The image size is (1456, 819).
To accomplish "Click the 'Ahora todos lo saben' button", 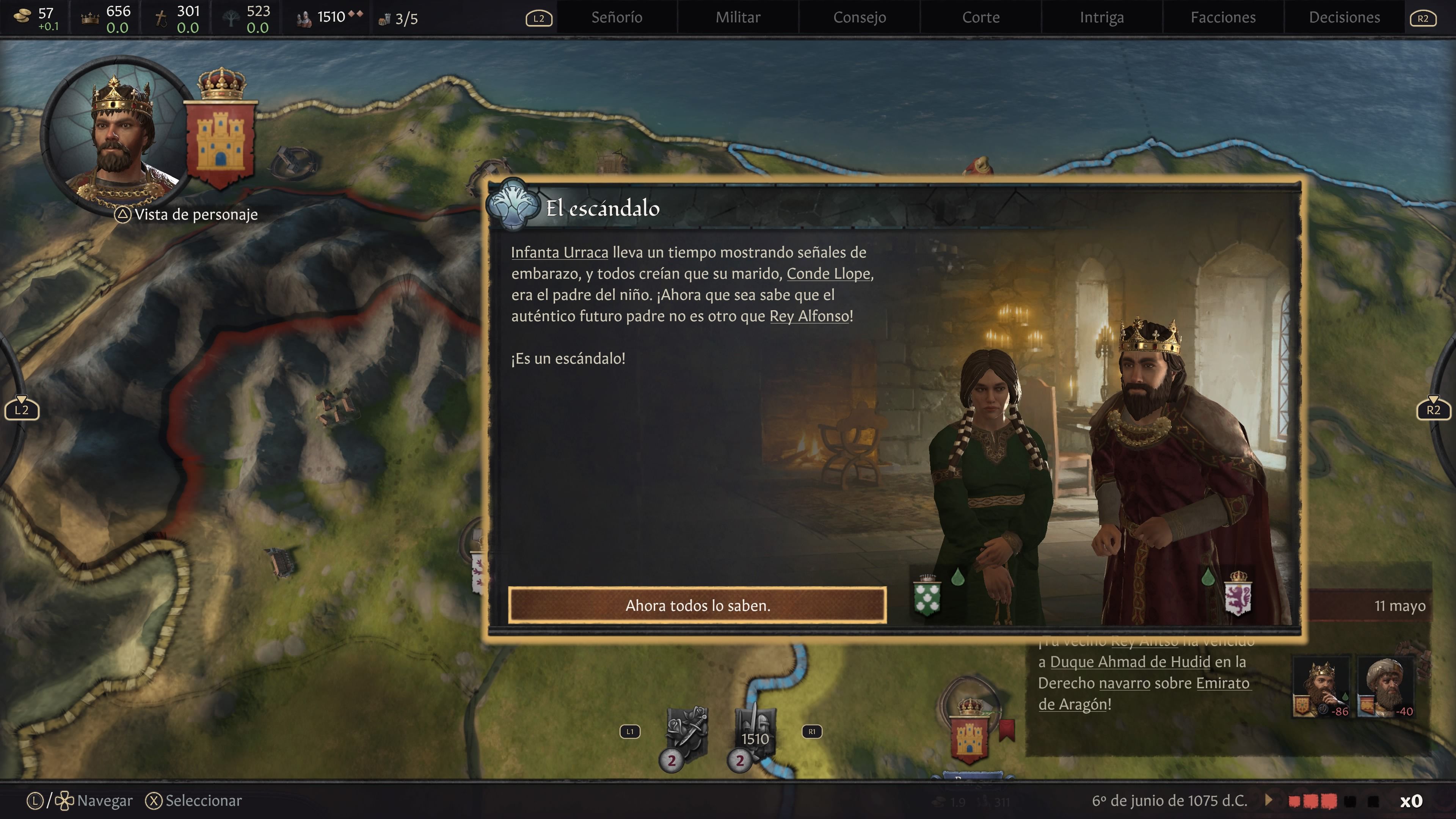I will [x=698, y=606].
